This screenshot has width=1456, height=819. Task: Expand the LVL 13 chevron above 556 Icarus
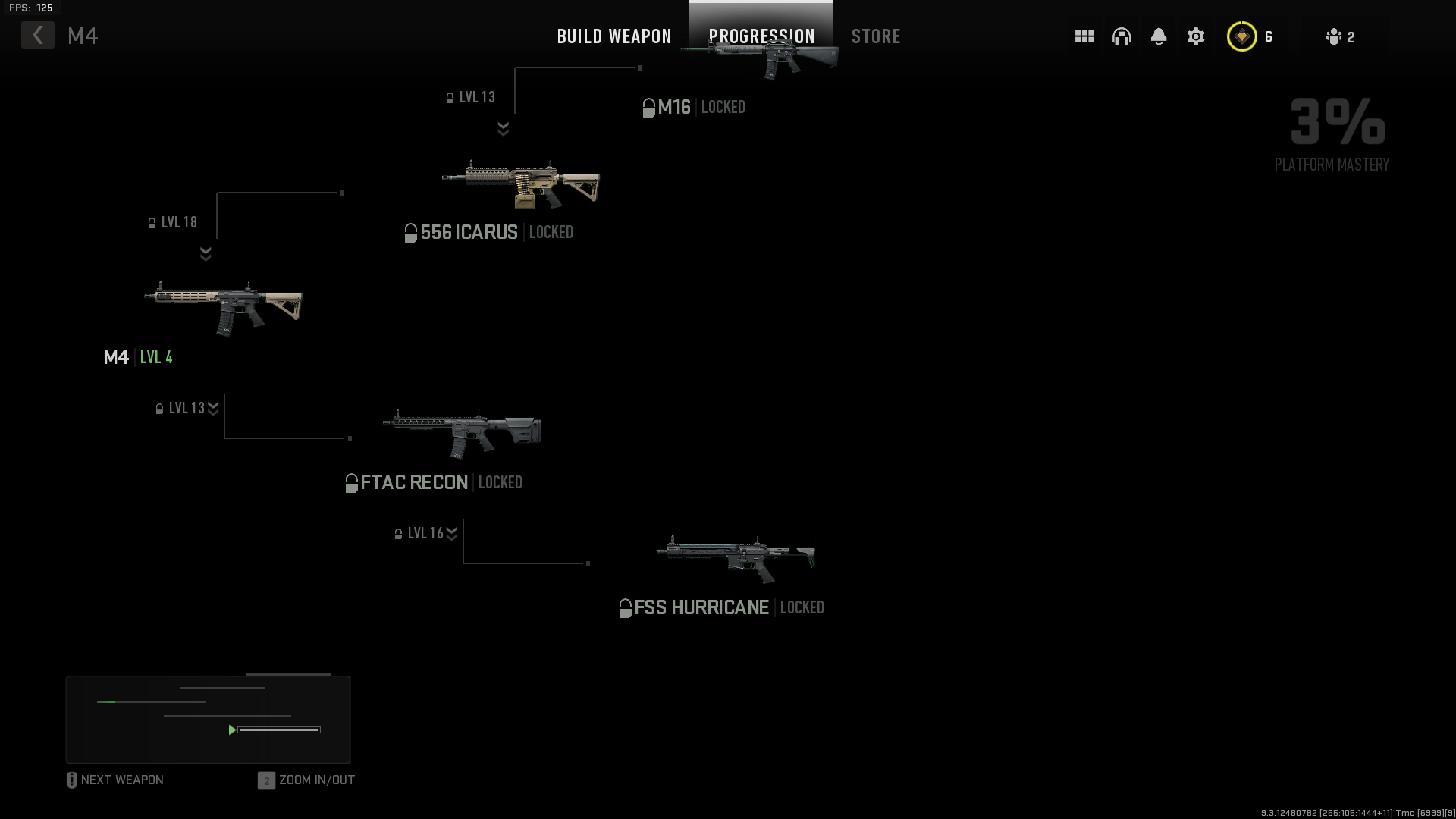click(503, 127)
